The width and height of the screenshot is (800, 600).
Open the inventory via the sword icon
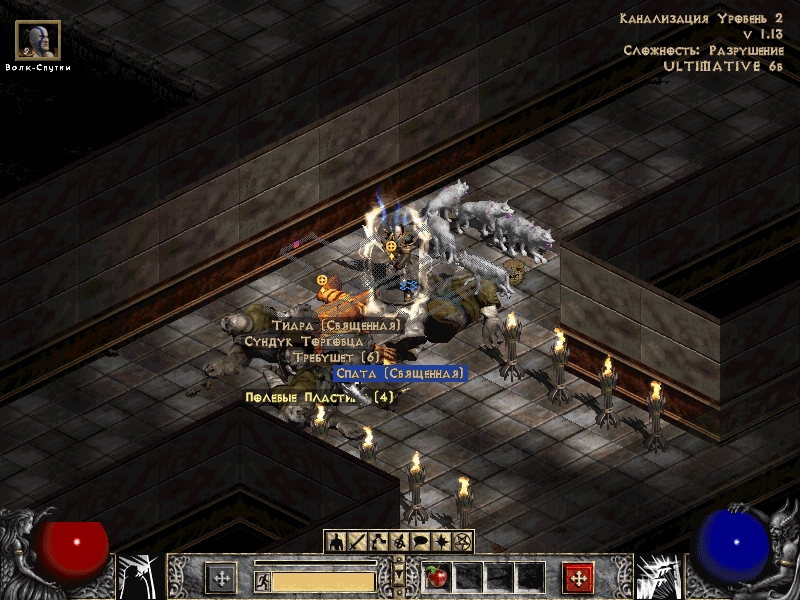coord(357,541)
